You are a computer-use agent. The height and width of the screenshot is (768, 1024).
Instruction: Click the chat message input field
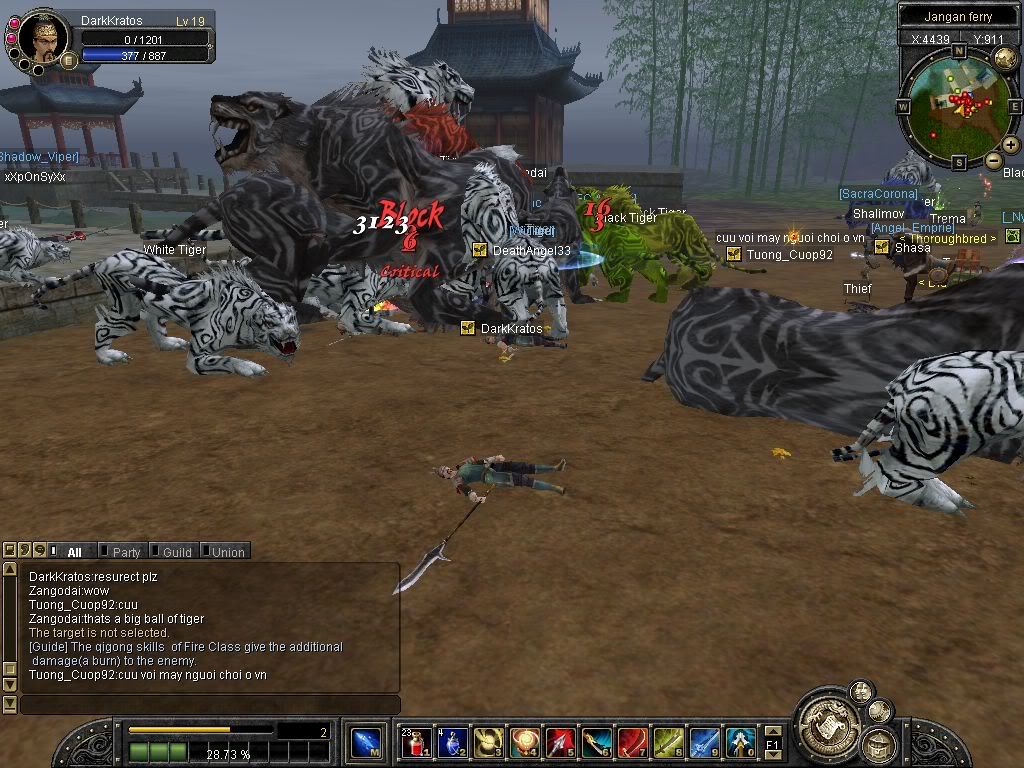point(208,705)
